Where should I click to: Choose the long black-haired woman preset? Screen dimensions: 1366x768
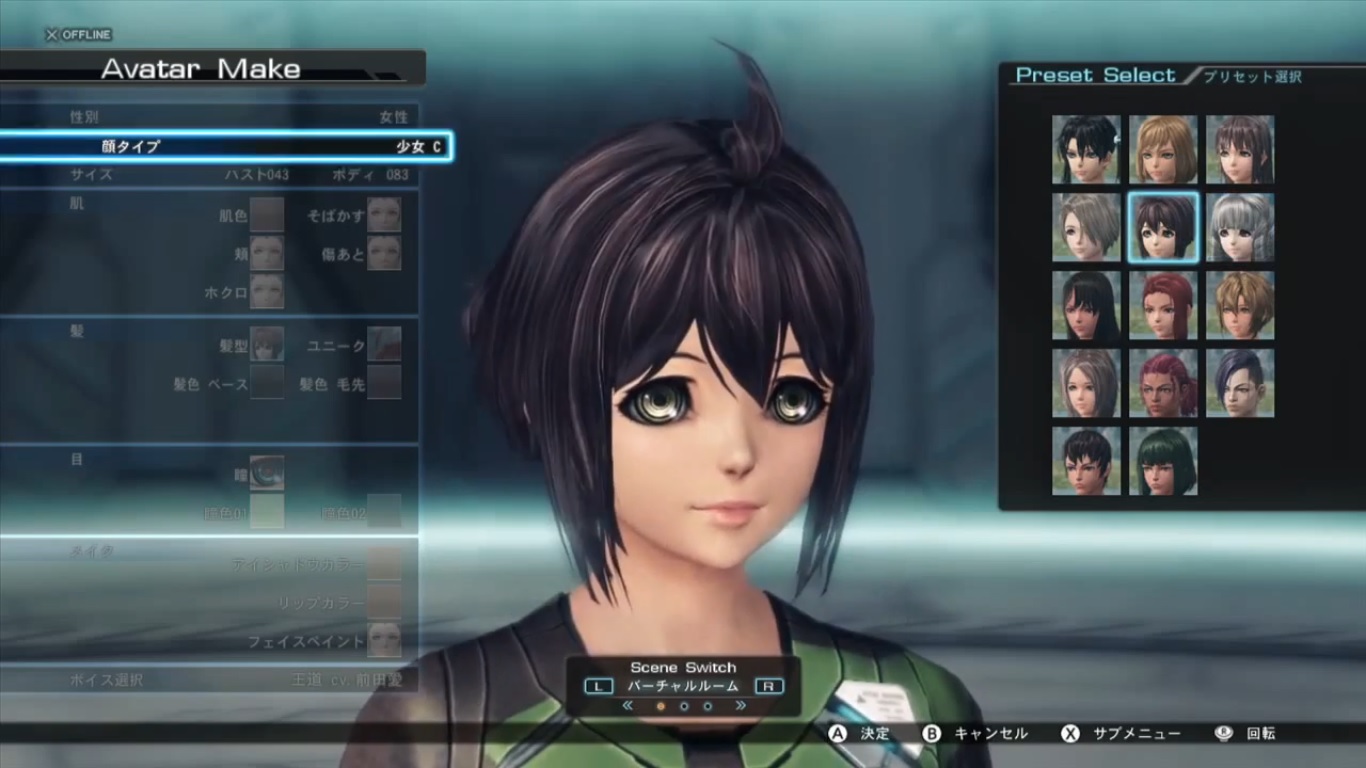pos(1085,306)
